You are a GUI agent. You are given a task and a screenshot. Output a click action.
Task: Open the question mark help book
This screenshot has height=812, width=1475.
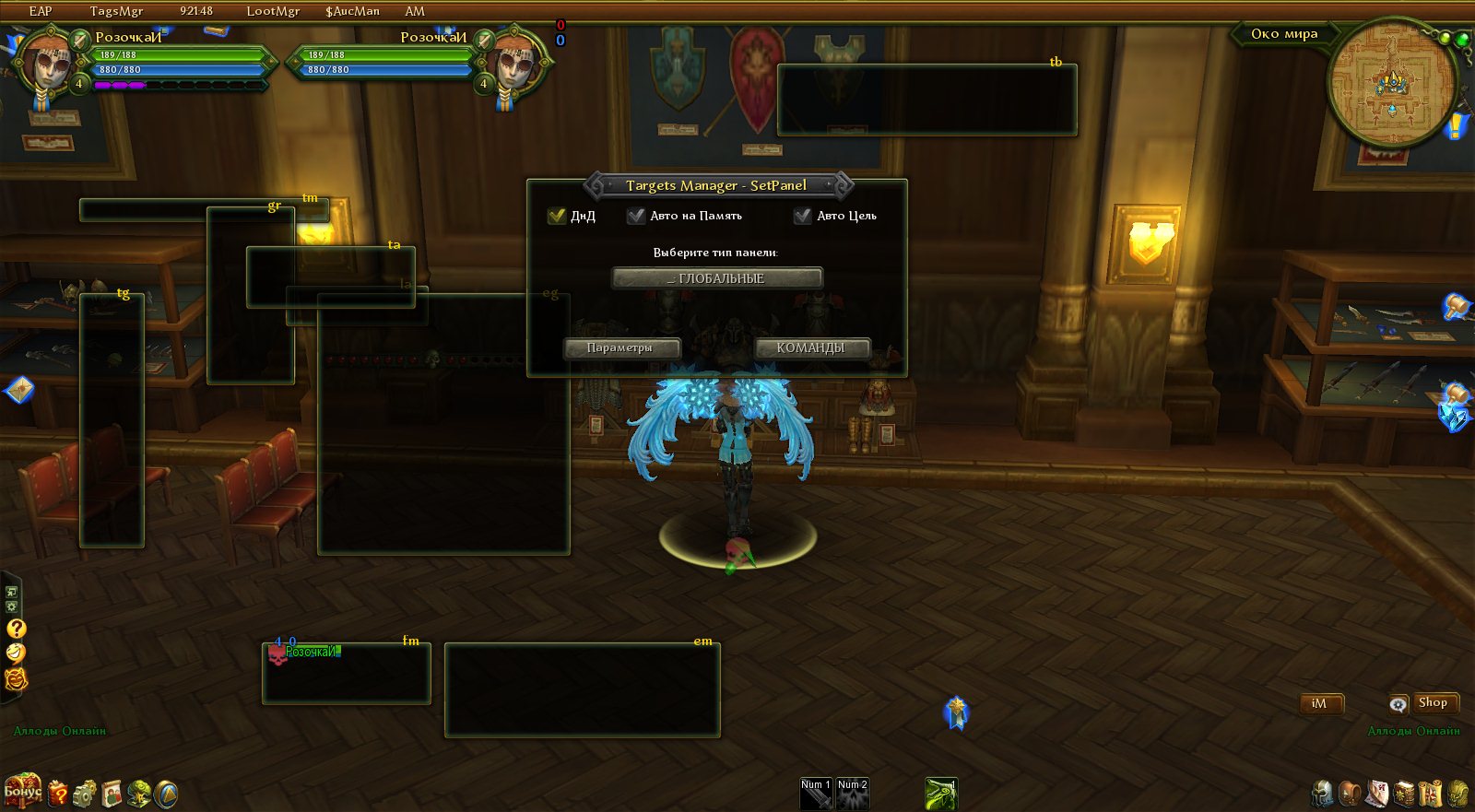[x=58, y=793]
